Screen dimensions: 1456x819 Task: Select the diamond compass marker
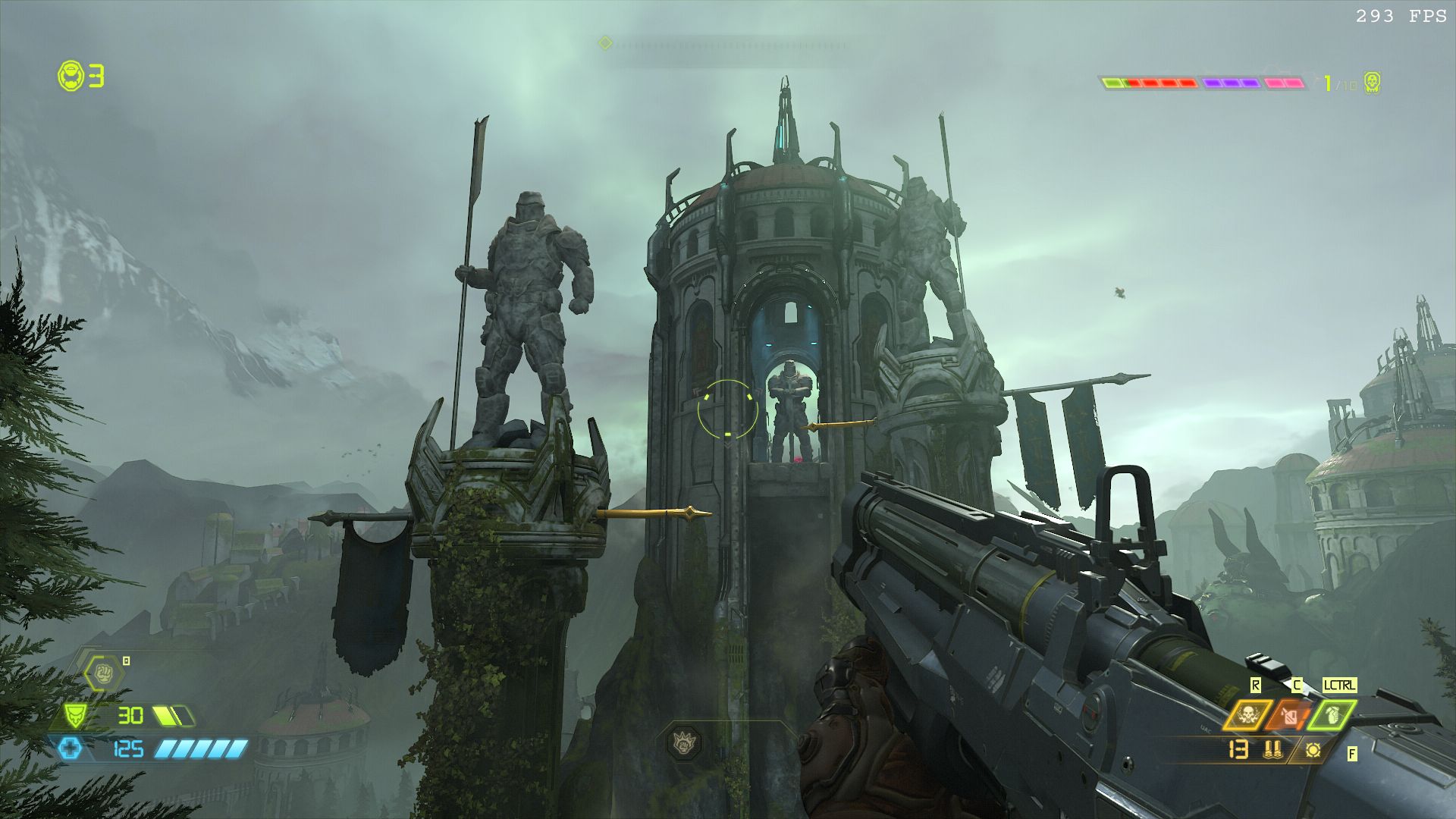coord(605,43)
